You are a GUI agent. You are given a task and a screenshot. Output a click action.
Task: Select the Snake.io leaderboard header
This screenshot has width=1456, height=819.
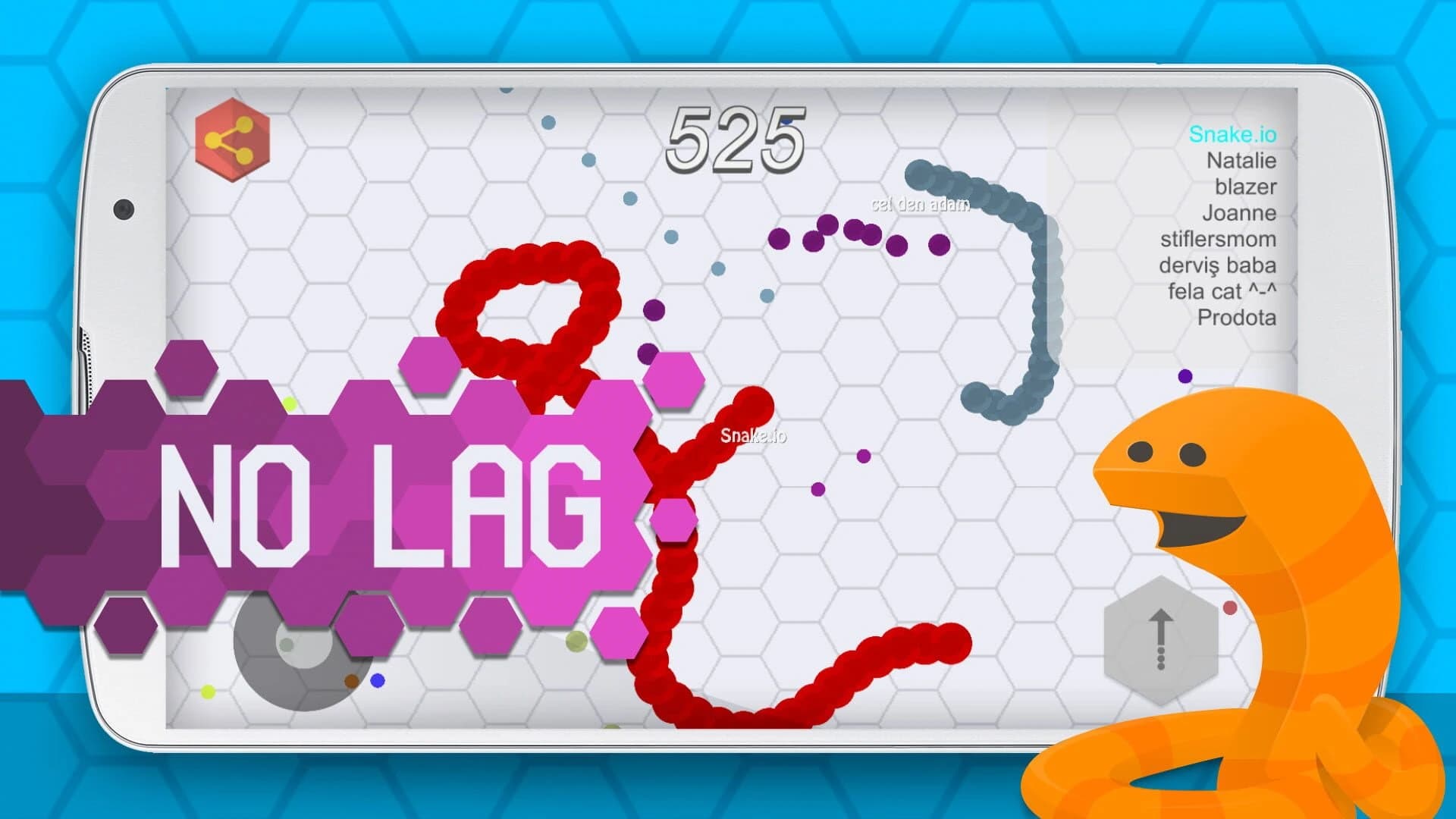1234,133
